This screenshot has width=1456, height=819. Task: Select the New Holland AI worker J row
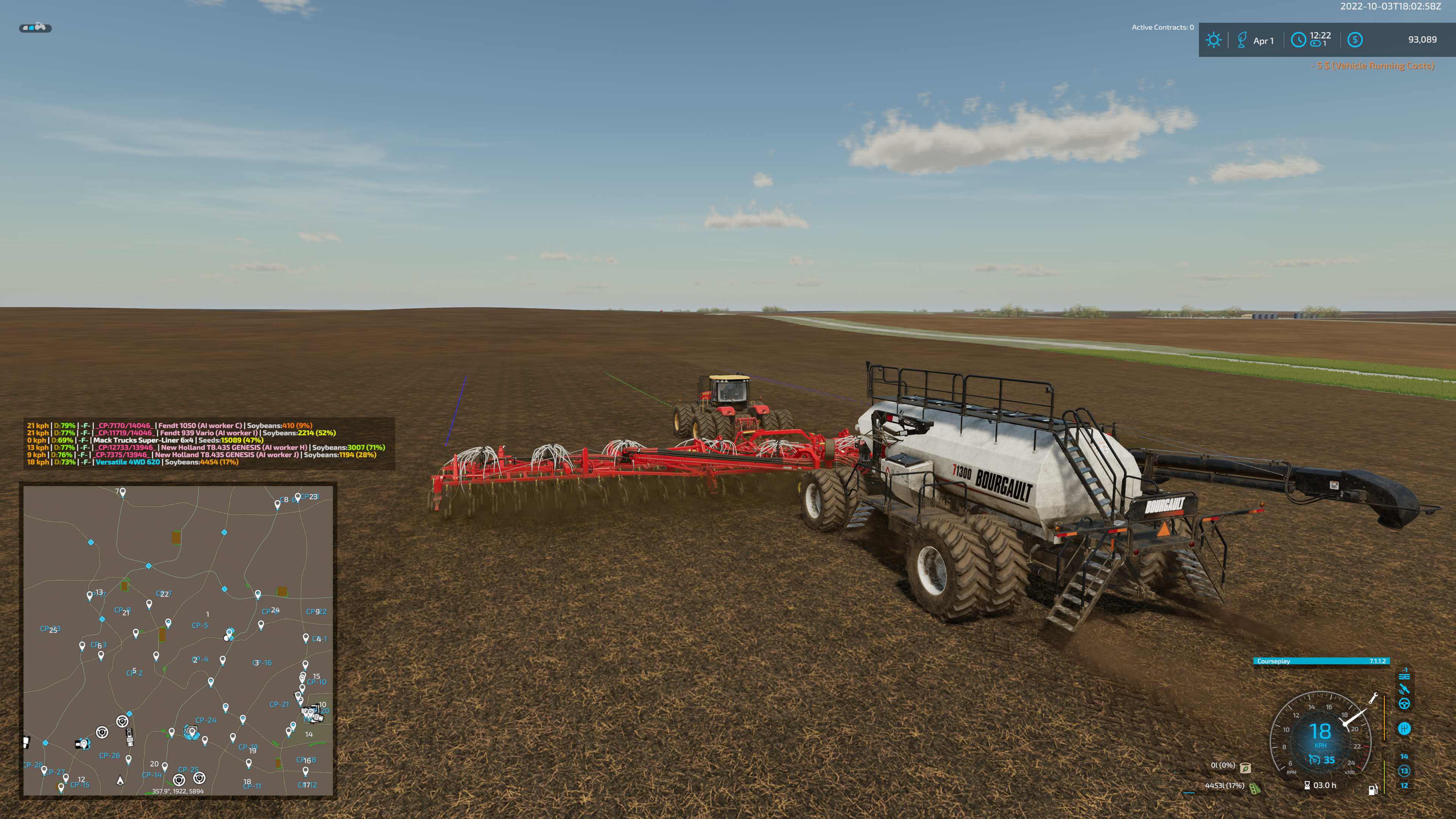(202, 455)
